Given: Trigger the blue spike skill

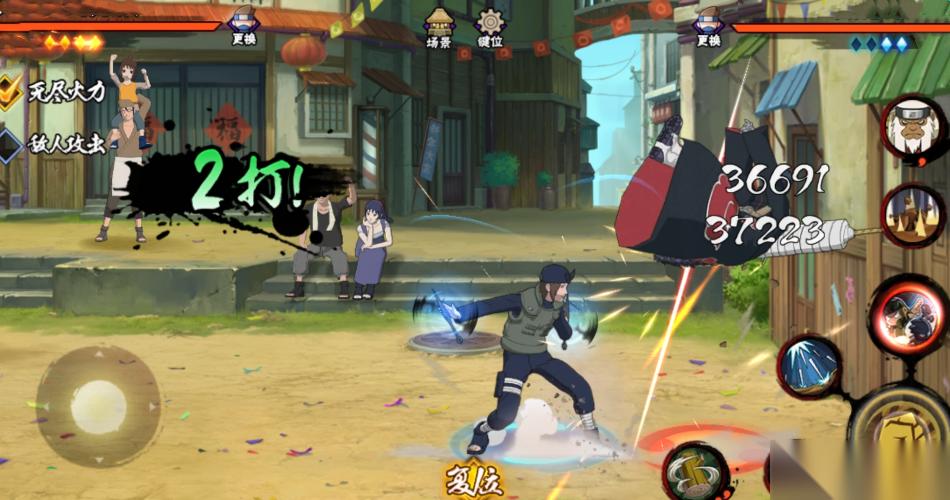Looking at the screenshot, I should pyautogui.click(x=809, y=367).
